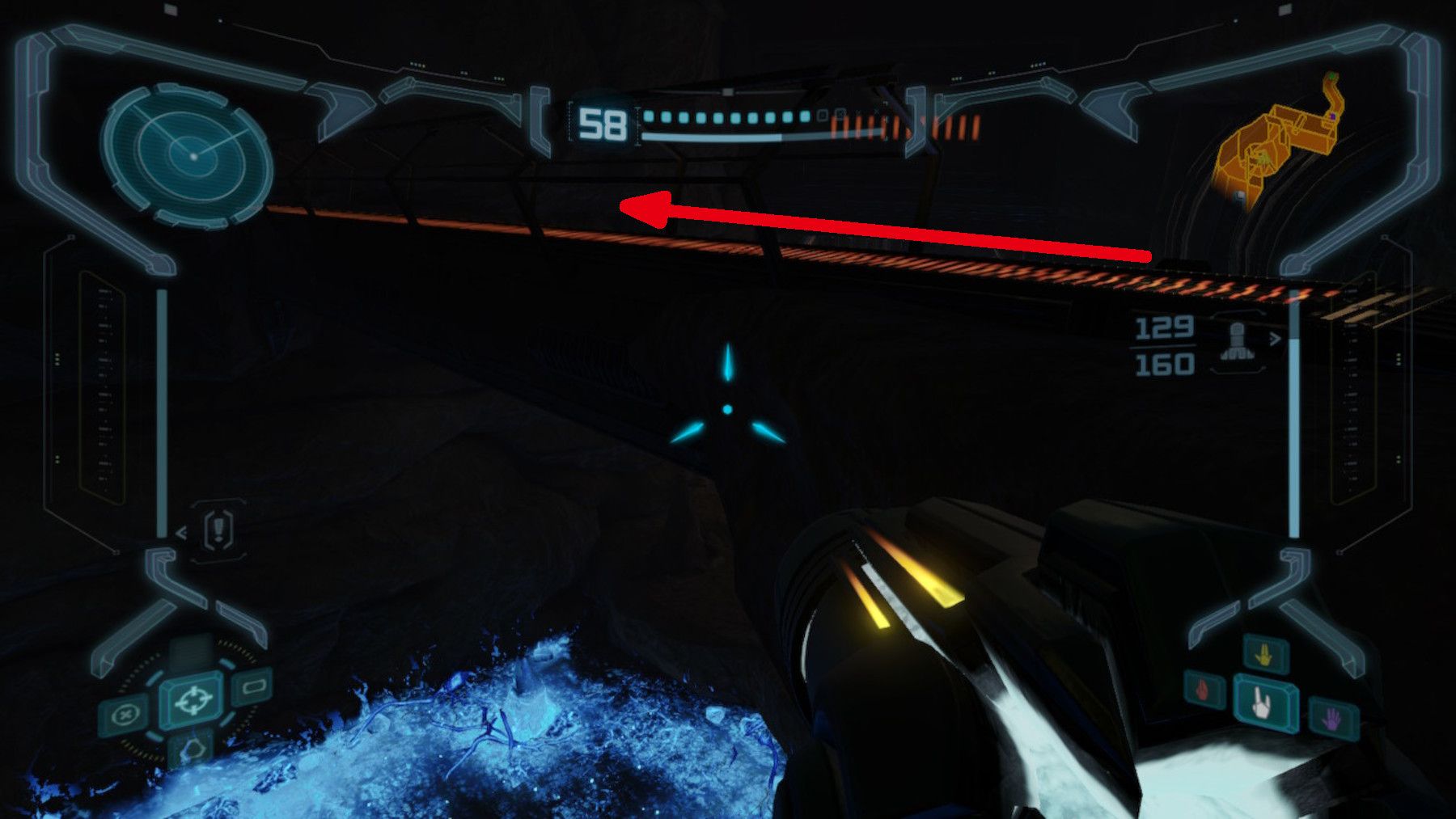1456x819 pixels.
Task: Click the purple waypoint marker on the minimap
Action: pos(1333,116)
